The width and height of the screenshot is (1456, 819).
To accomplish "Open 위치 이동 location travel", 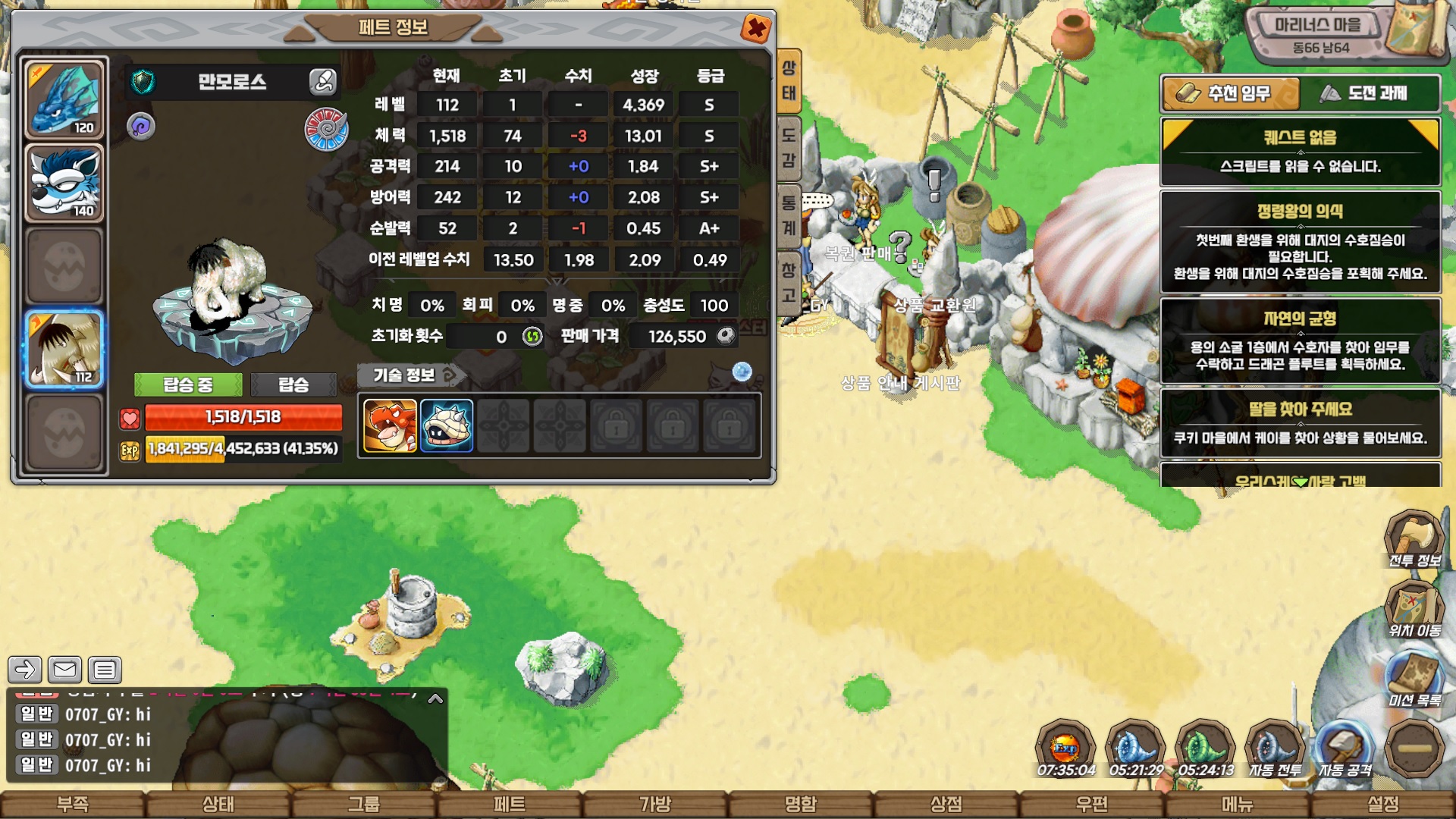I will (1414, 610).
